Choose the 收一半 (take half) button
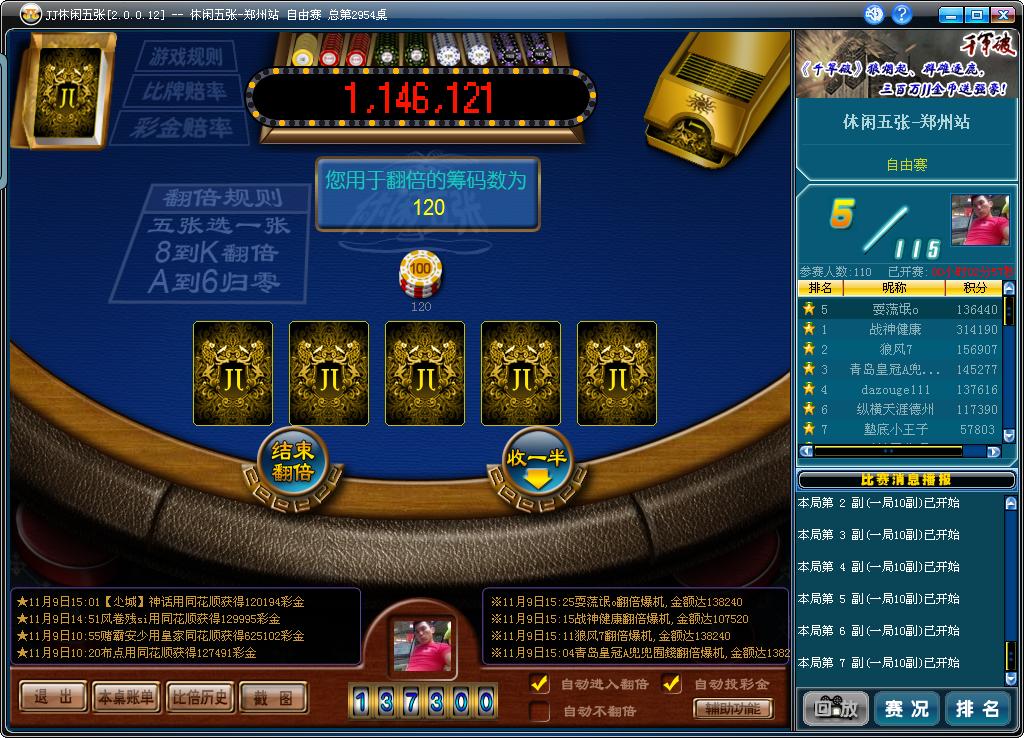The width and height of the screenshot is (1024, 738). 537,463
